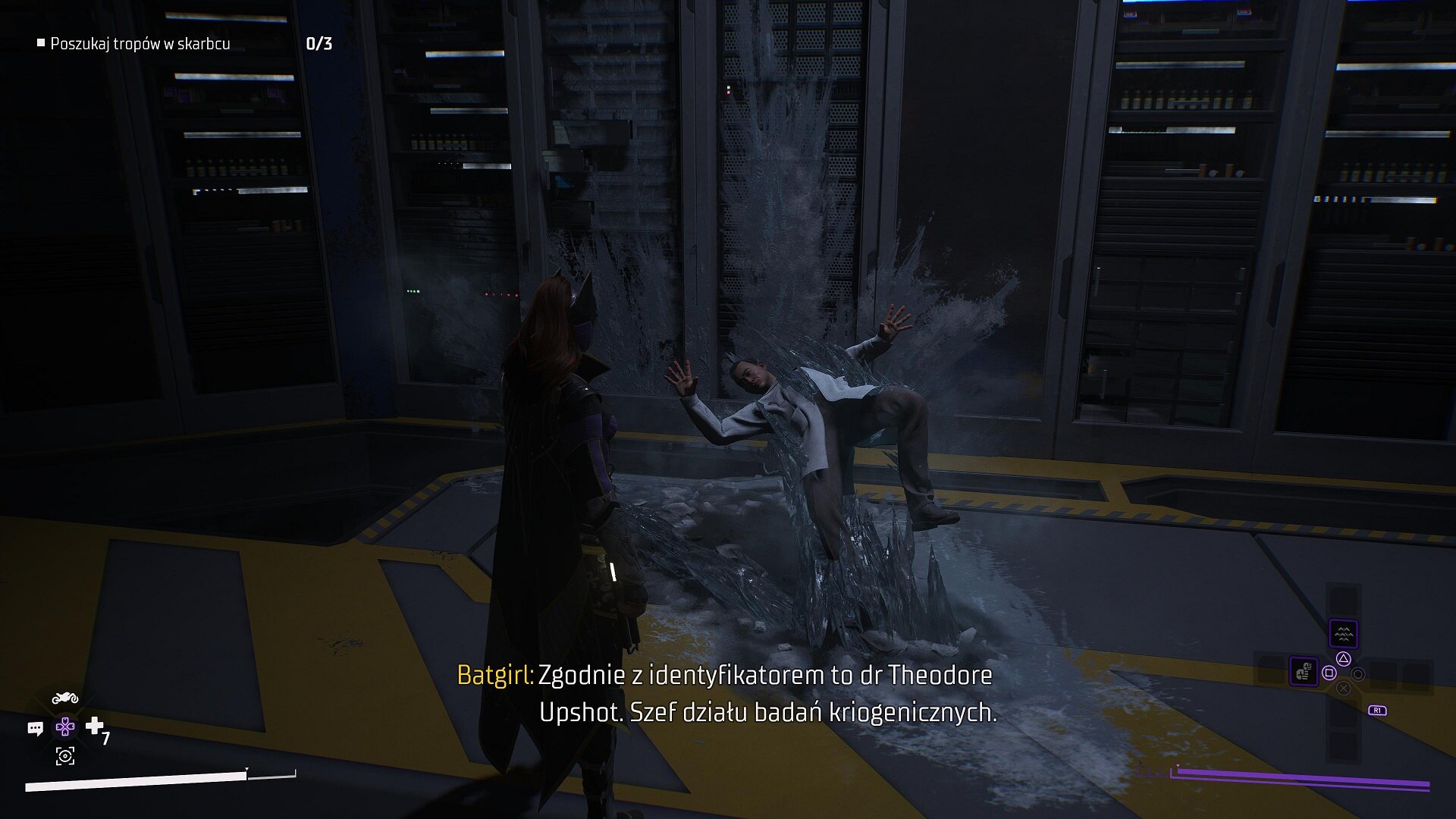
Task: Select the vault clues objective tracker
Action: (x=140, y=44)
